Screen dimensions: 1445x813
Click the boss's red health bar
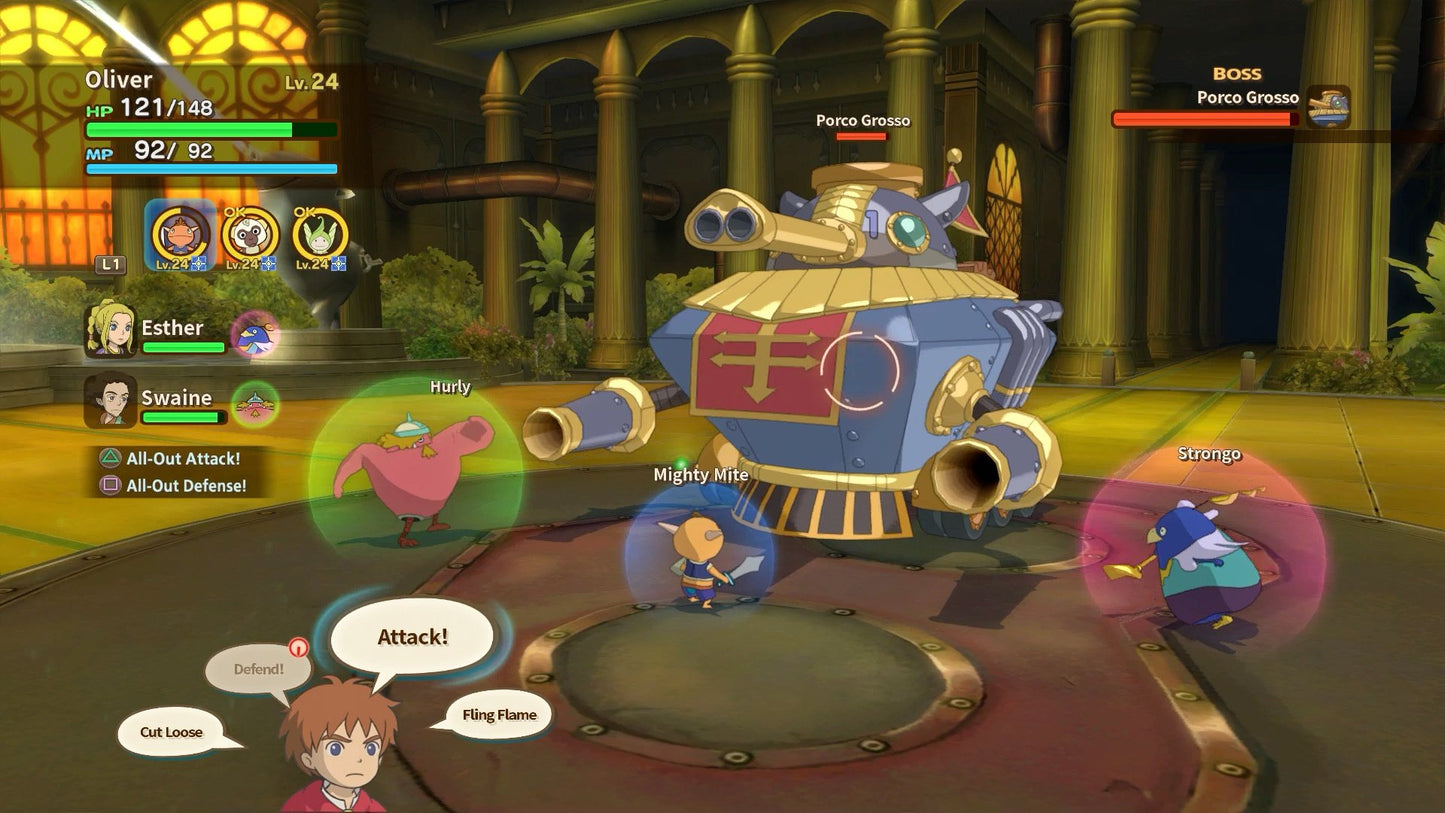[1200, 118]
